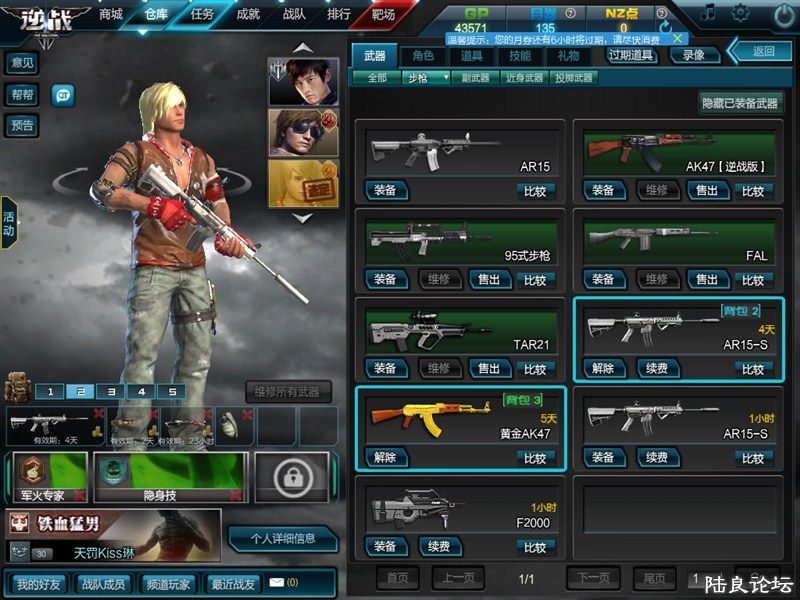Sell the AK47 逆战版 rifle

706,190
